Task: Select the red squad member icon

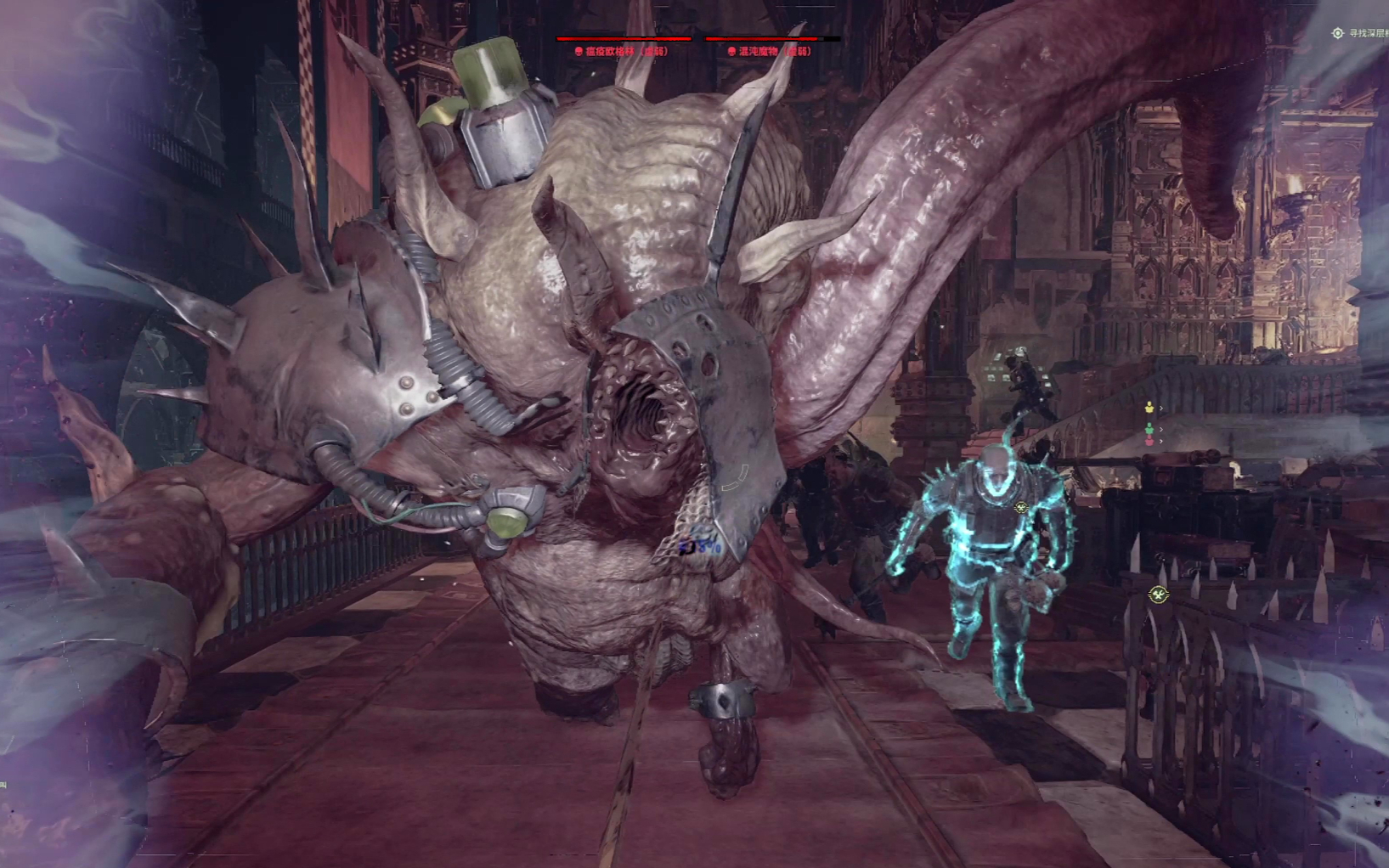Action: [1149, 442]
